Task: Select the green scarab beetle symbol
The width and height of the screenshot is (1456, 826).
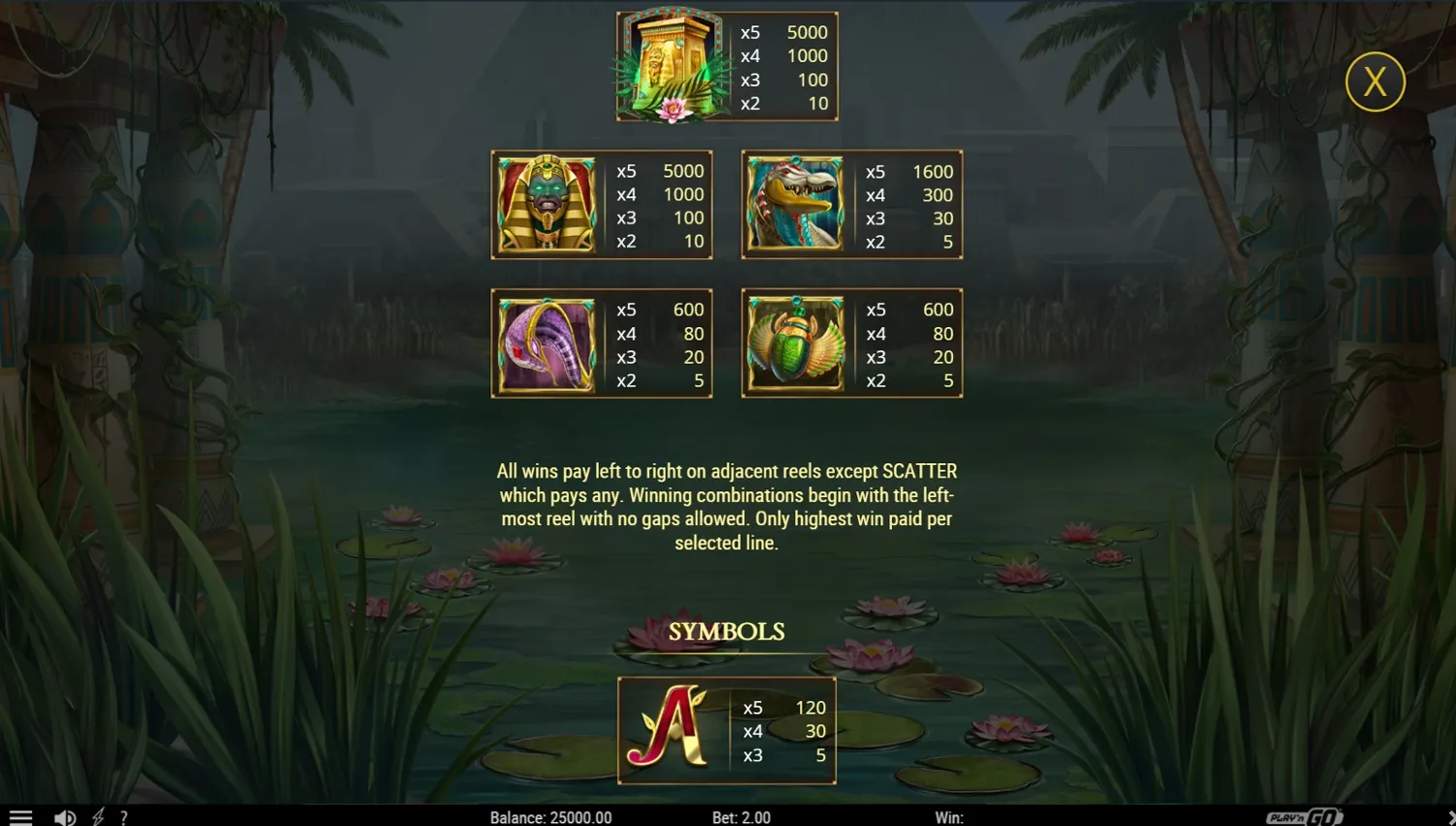Action: [796, 344]
